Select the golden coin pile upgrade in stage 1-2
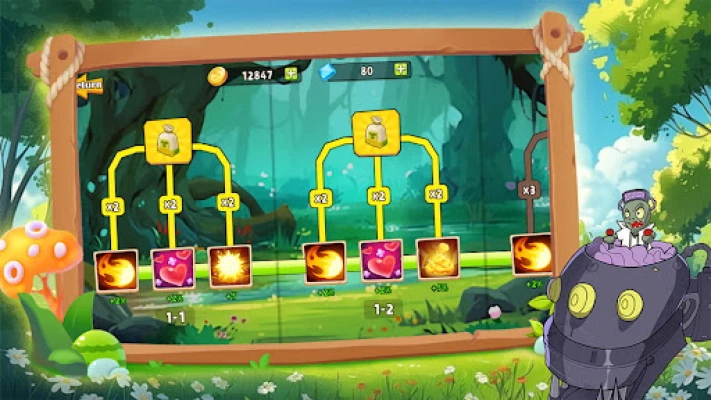711x400 pixels. [438, 257]
